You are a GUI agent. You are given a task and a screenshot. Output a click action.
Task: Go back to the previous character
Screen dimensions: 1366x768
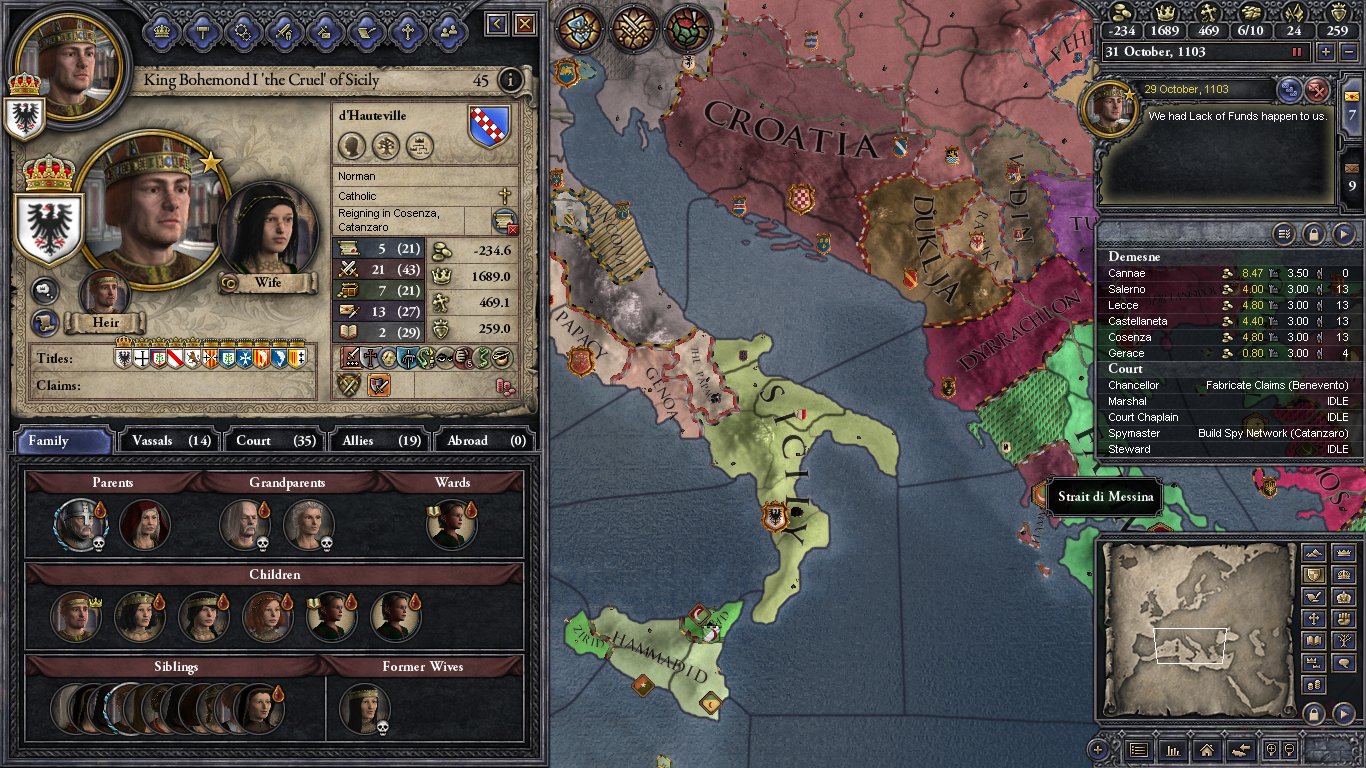[497, 24]
